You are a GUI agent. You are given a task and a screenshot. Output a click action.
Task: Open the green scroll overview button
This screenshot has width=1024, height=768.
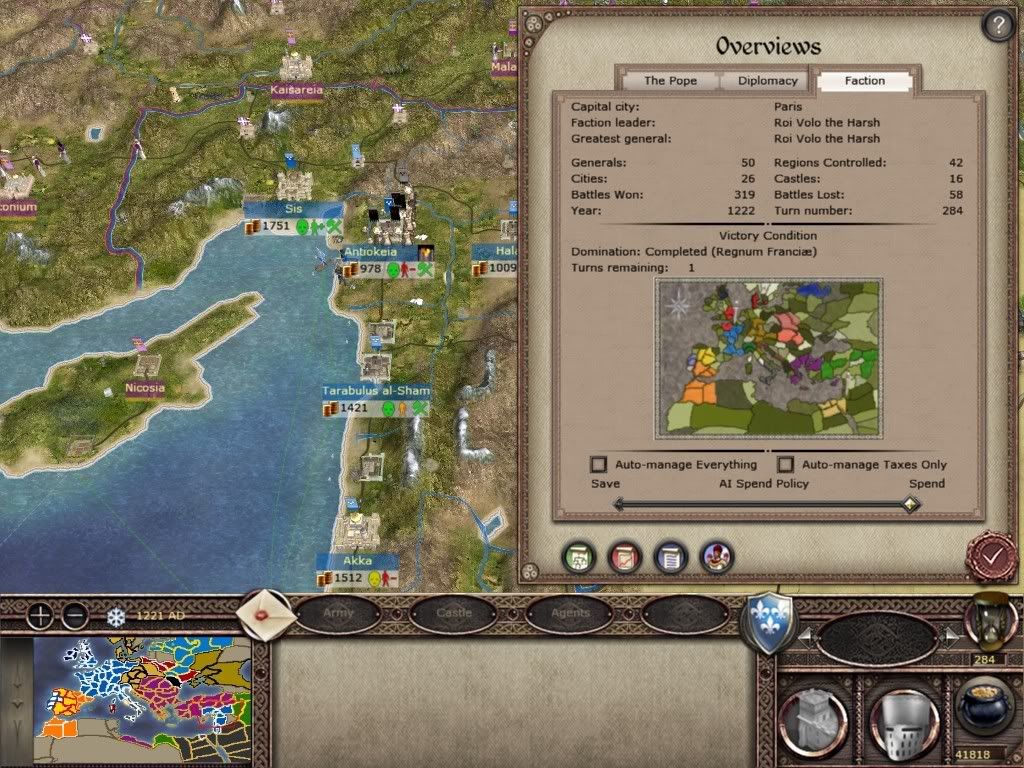pos(580,557)
